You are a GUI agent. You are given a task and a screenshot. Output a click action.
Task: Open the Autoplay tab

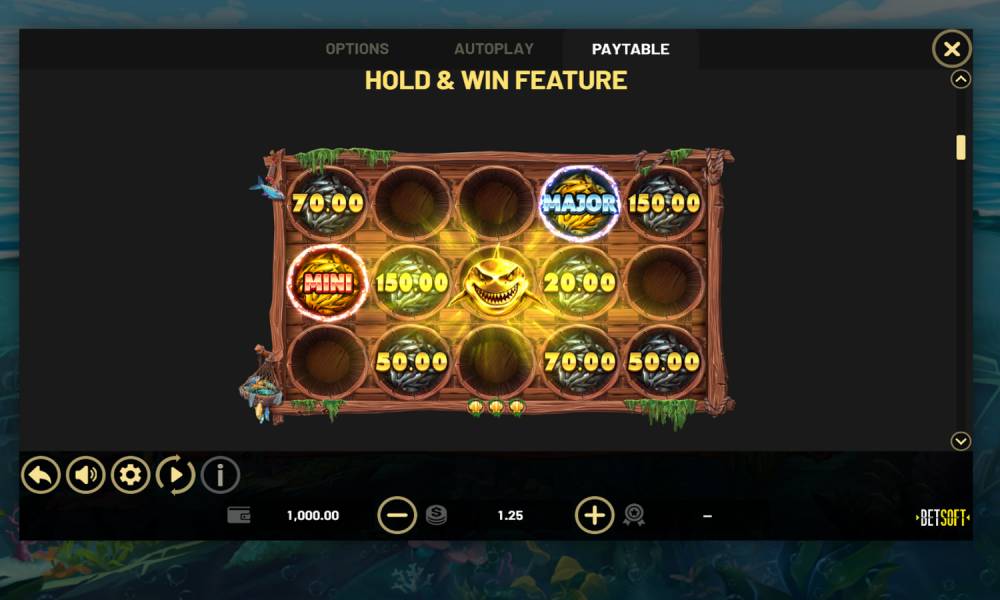coord(494,49)
